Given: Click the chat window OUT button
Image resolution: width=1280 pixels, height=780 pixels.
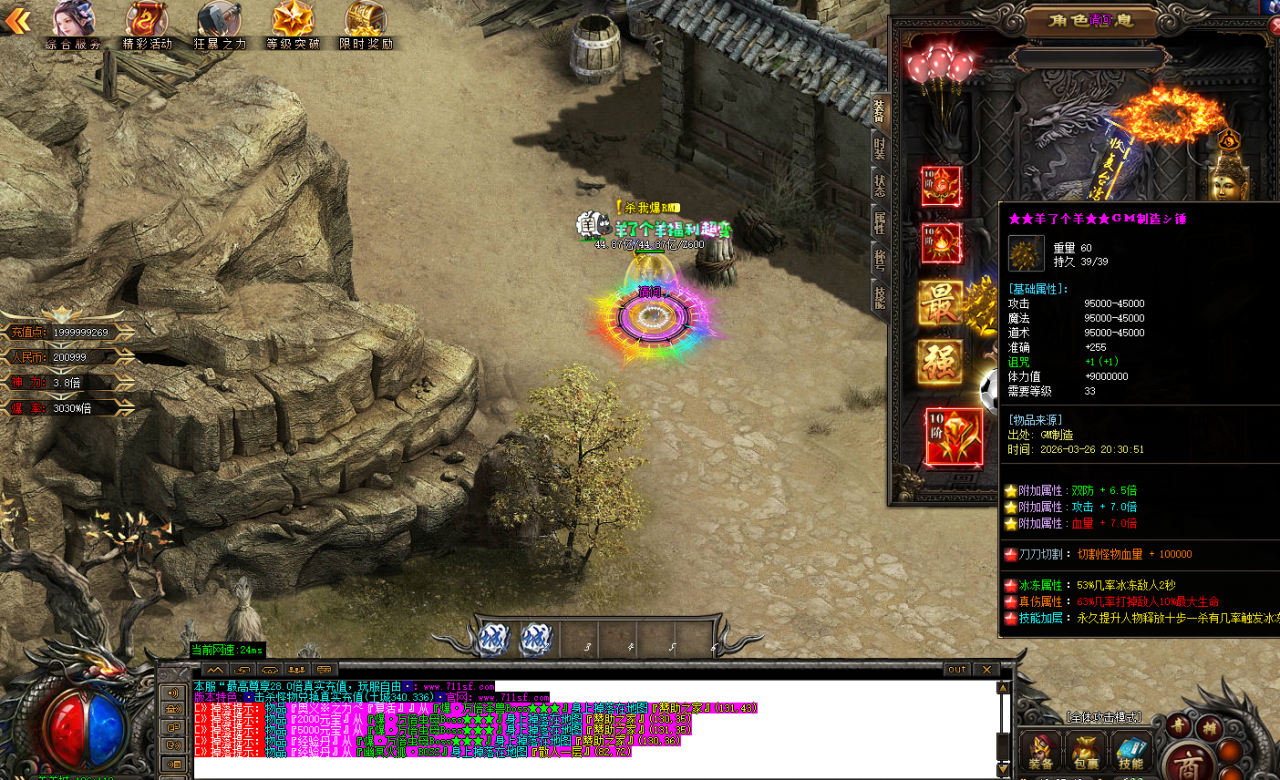Looking at the screenshot, I should pos(957,669).
